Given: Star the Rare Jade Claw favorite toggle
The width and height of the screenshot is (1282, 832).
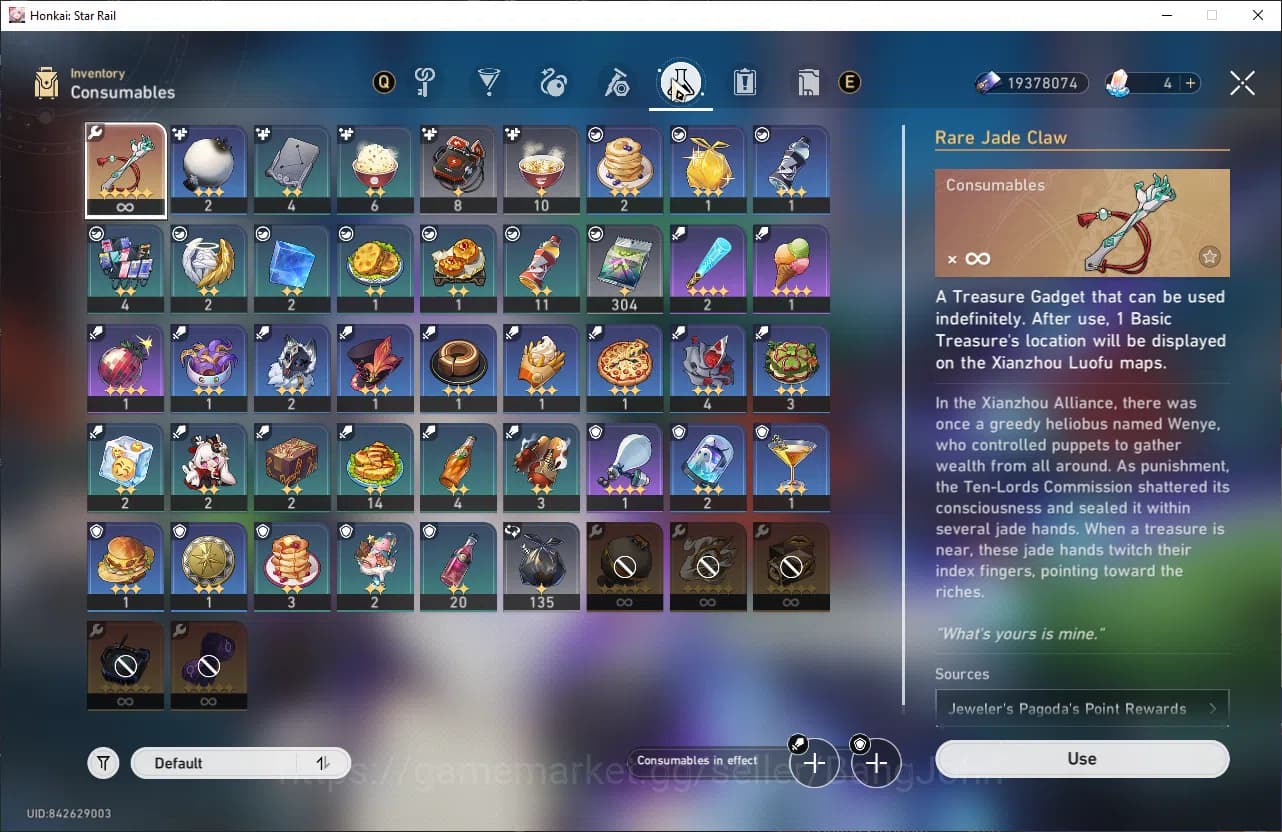Looking at the screenshot, I should (x=1210, y=257).
